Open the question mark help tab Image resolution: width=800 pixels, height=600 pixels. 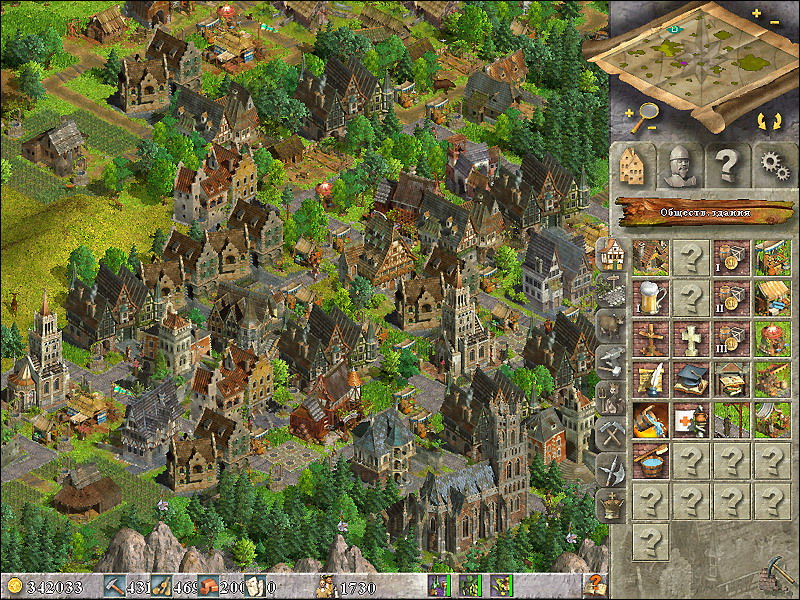[728, 164]
